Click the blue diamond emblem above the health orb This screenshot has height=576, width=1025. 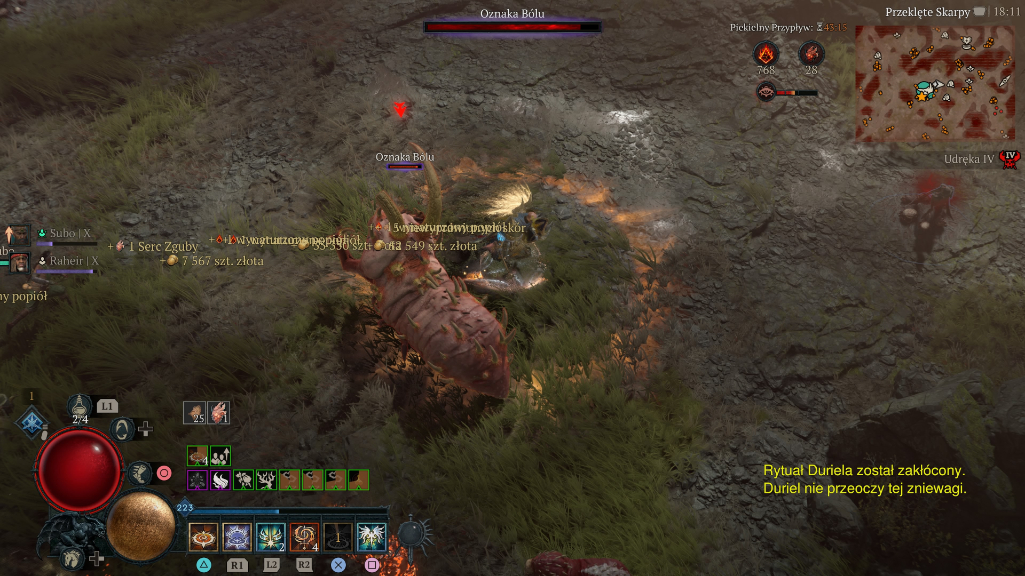click(x=31, y=422)
